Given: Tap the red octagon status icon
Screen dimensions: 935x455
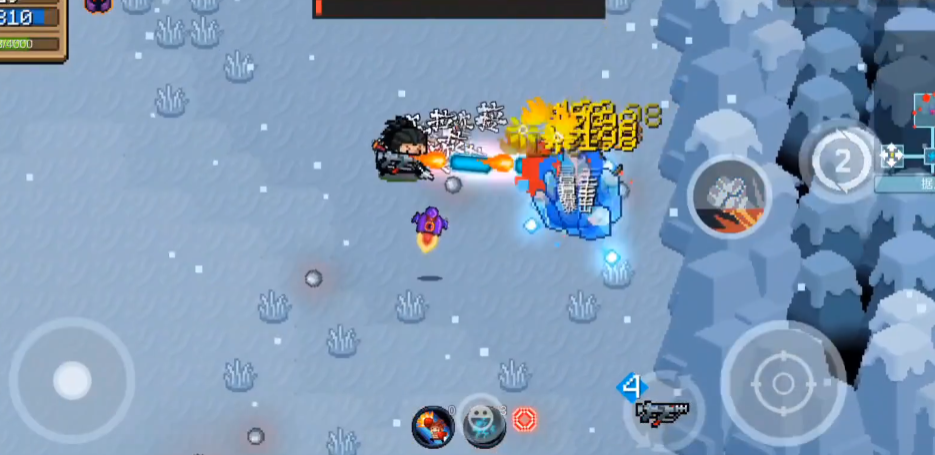Looking at the screenshot, I should 525,419.
